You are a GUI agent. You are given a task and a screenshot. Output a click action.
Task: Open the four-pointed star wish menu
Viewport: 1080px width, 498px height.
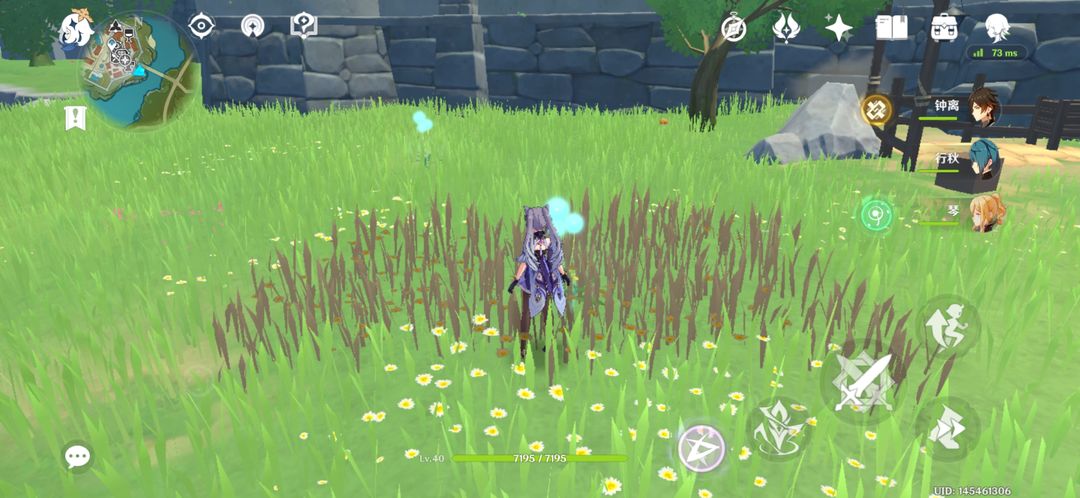[x=838, y=27]
